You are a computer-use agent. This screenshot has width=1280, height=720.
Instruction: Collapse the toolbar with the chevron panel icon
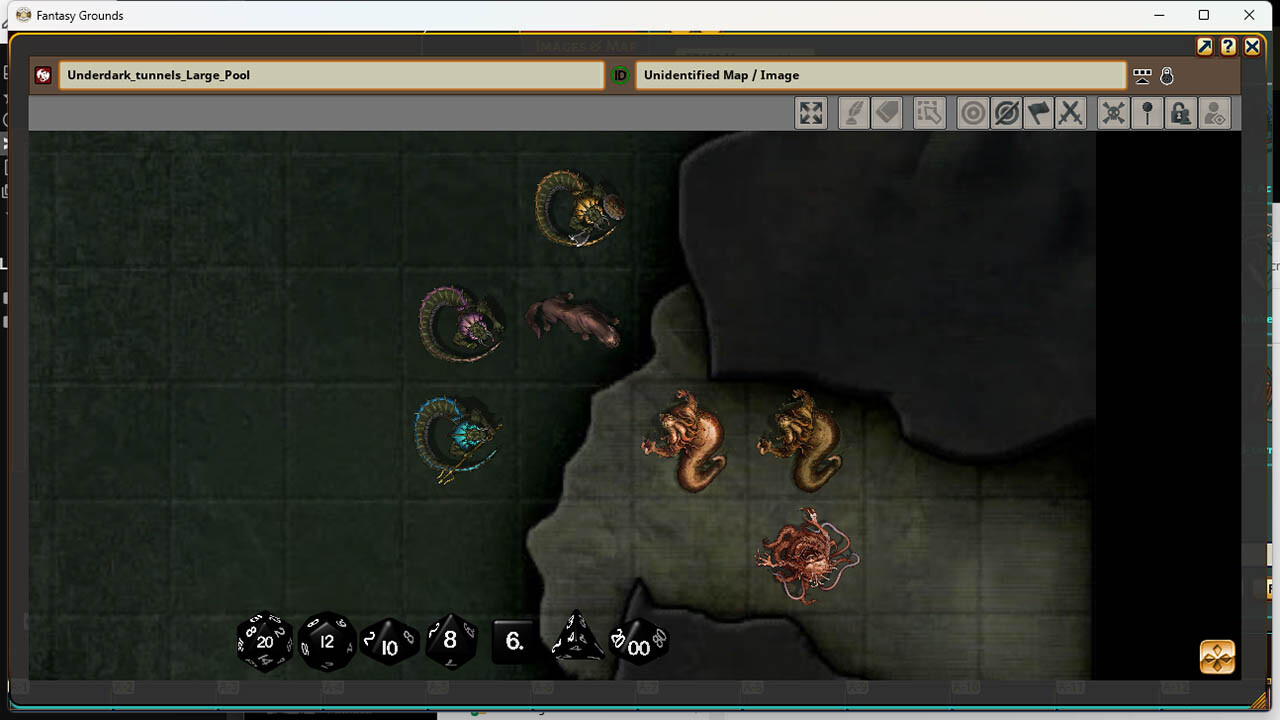click(1142, 75)
